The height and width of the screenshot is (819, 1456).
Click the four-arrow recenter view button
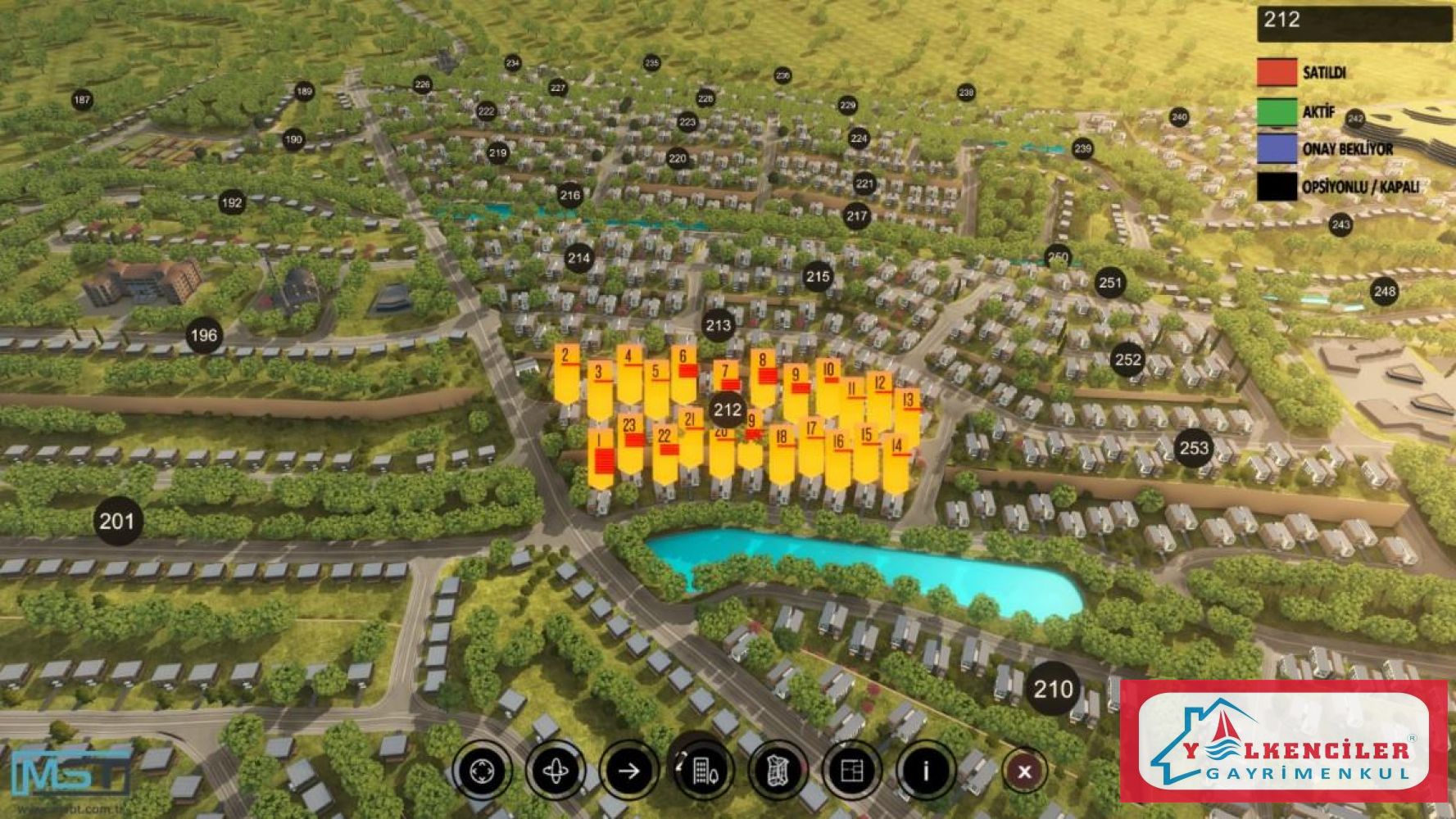coord(481,771)
